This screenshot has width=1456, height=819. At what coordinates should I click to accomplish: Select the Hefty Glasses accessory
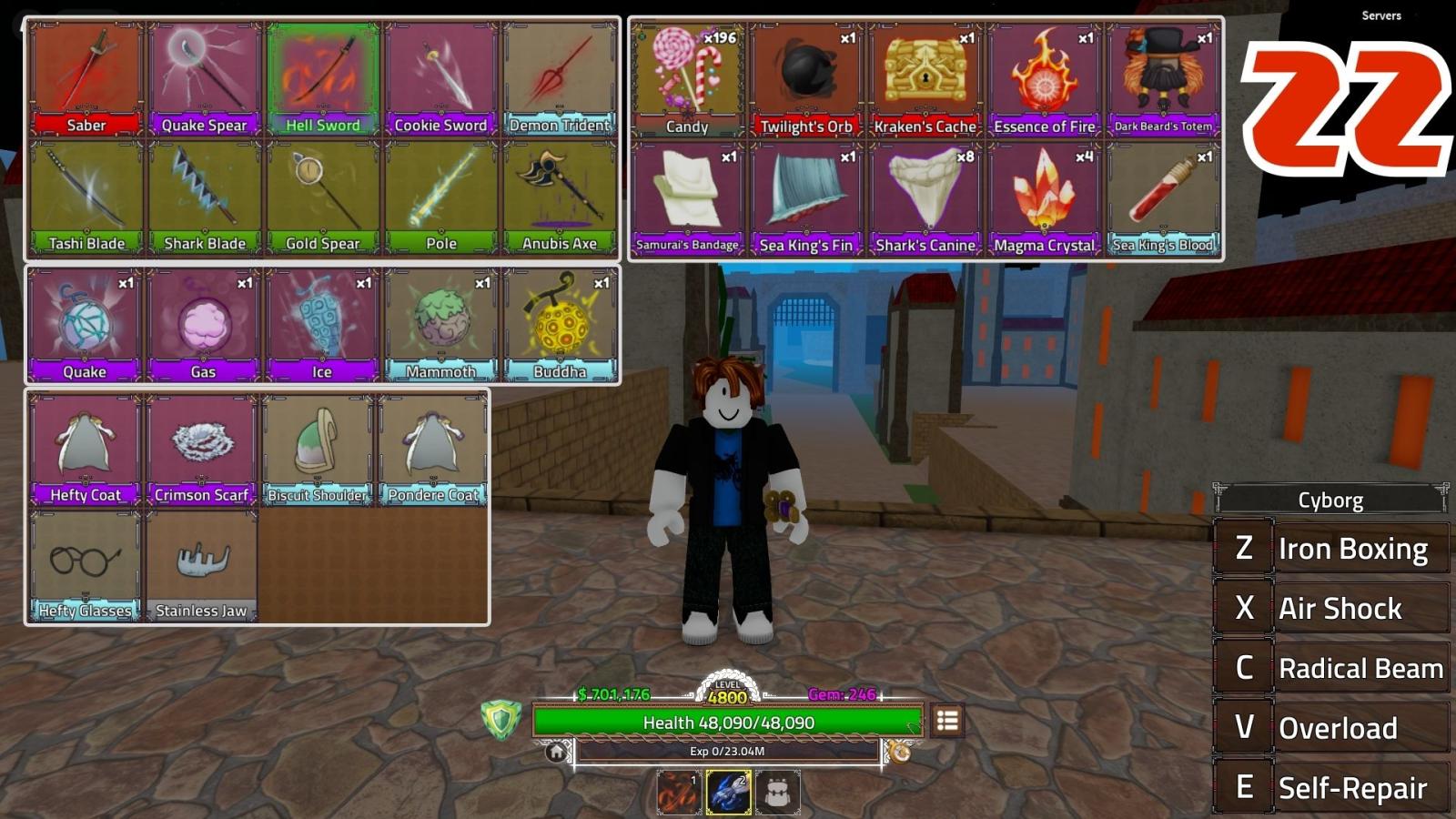tap(85, 566)
